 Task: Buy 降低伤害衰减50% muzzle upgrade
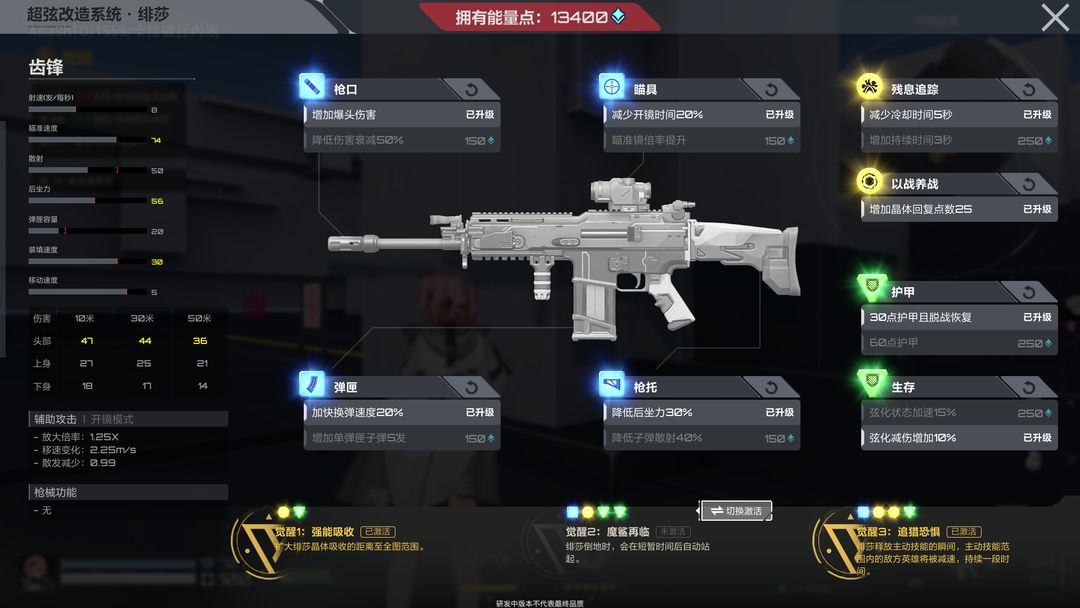(x=401, y=141)
